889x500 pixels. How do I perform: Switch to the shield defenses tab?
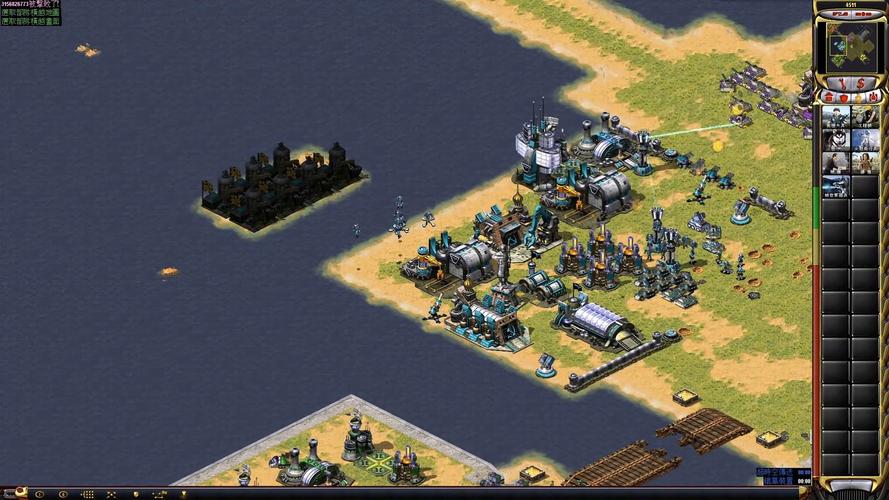click(x=844, y=97)
